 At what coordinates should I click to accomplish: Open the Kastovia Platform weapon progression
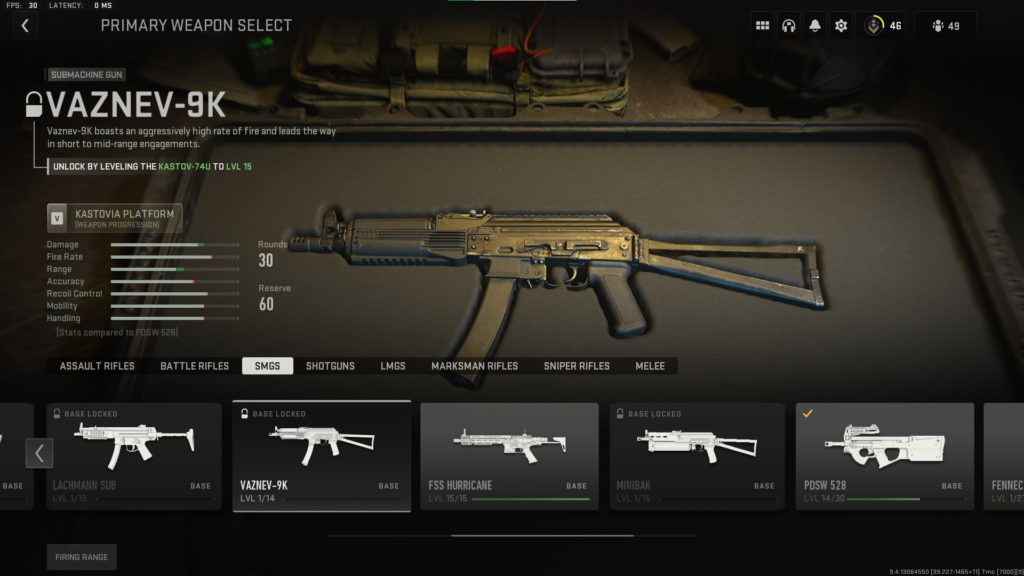click(115, 218)
